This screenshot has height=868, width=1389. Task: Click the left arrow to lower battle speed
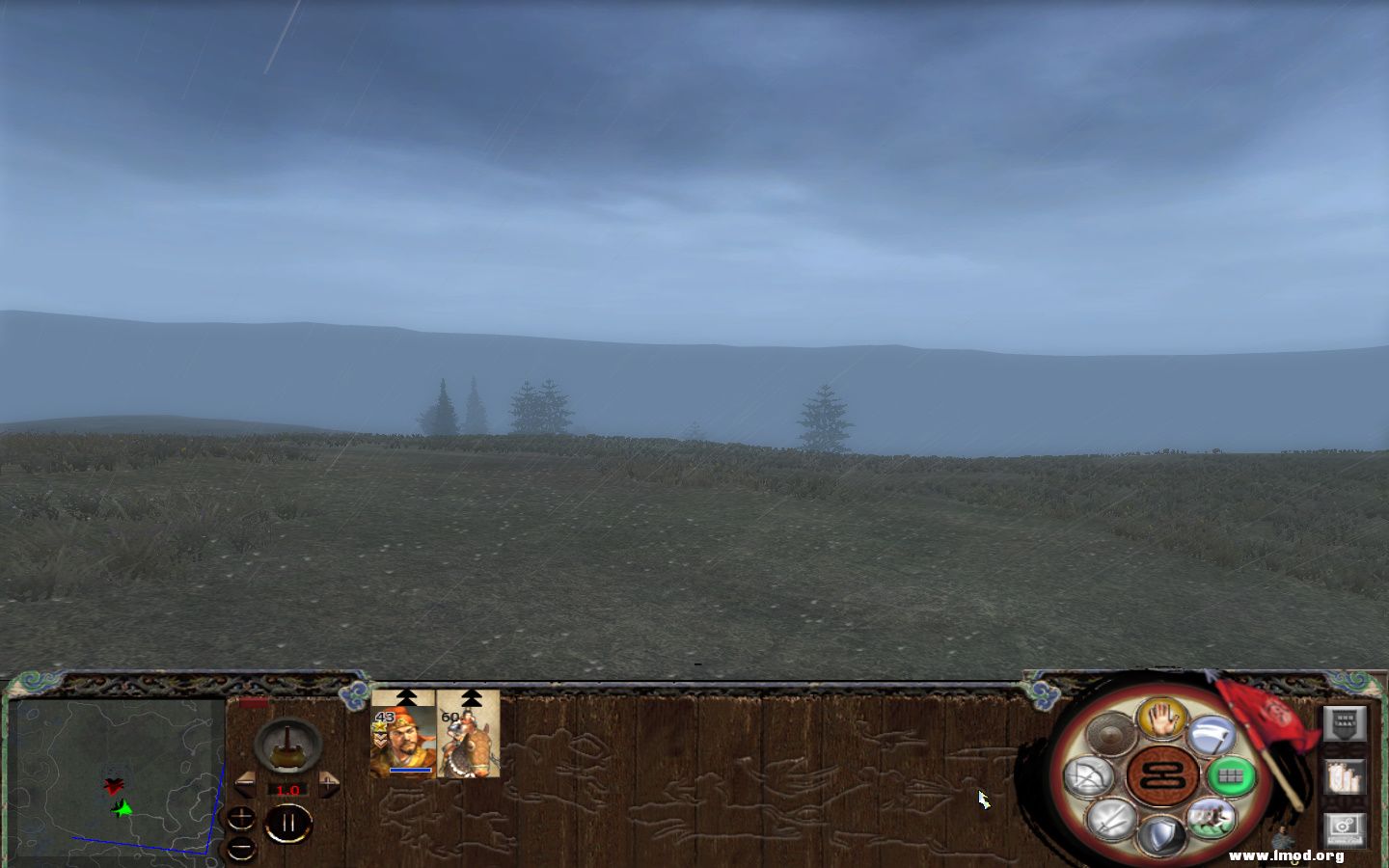pos(245,782)
